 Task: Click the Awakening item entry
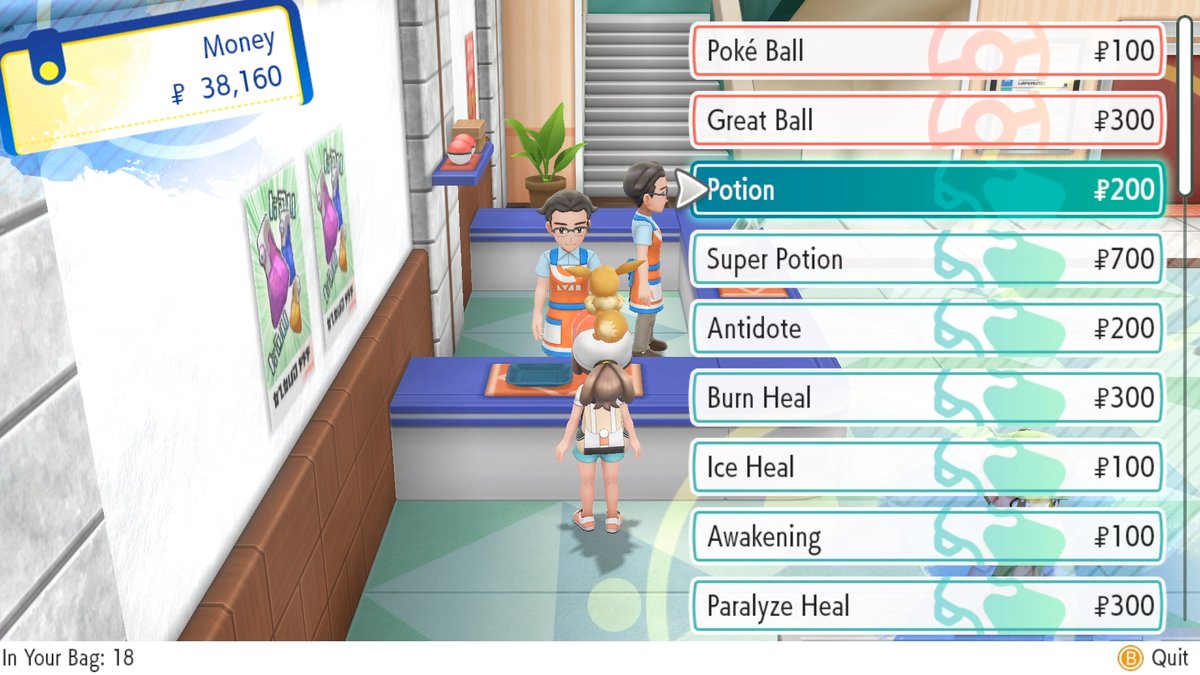pyautogui.click(x=928, y=537)
